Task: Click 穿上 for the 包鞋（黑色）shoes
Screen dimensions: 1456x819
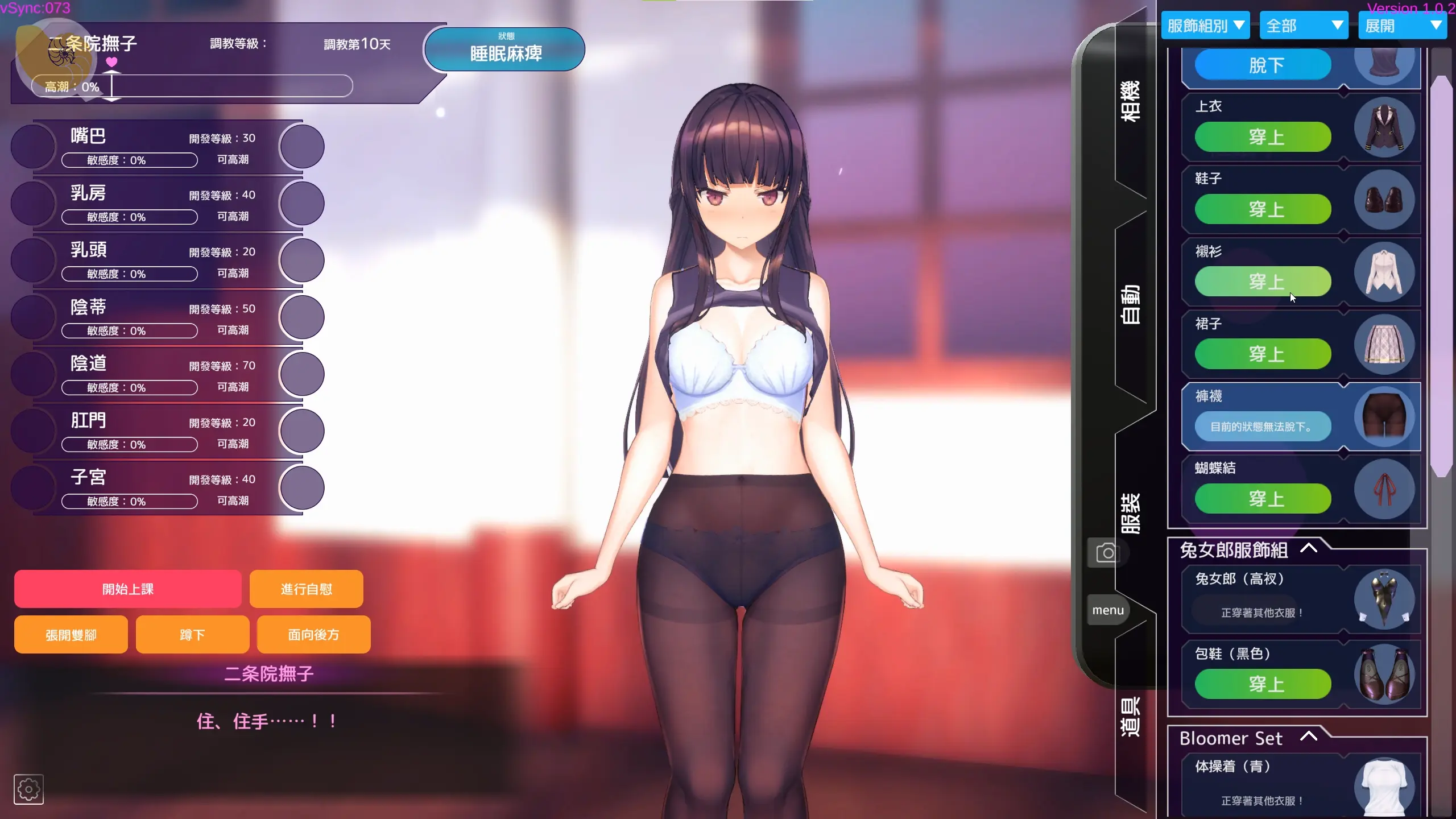Action: pyautogui.click(x=1263, y=684)
